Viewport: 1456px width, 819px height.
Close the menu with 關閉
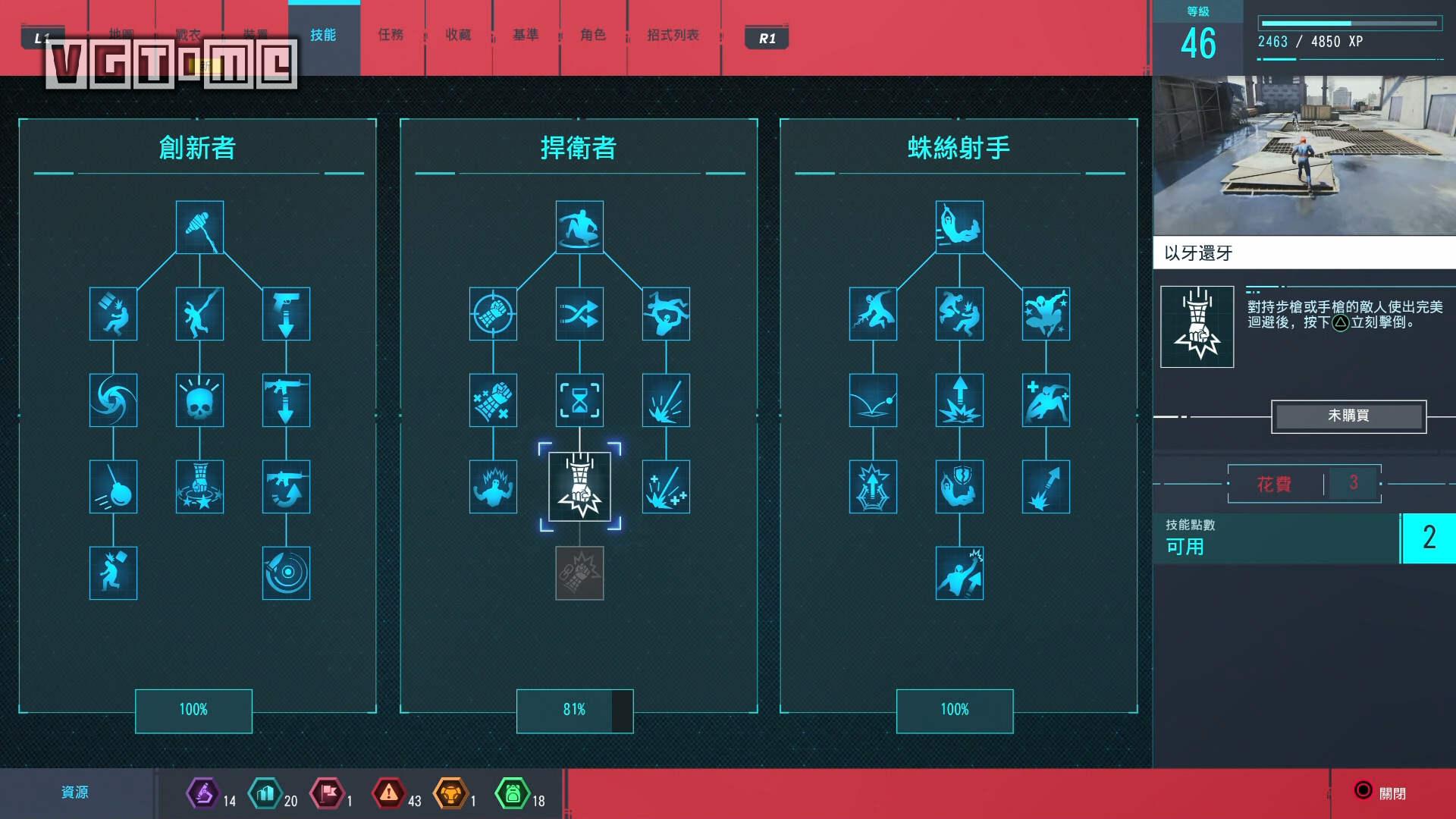point(1380,792)
